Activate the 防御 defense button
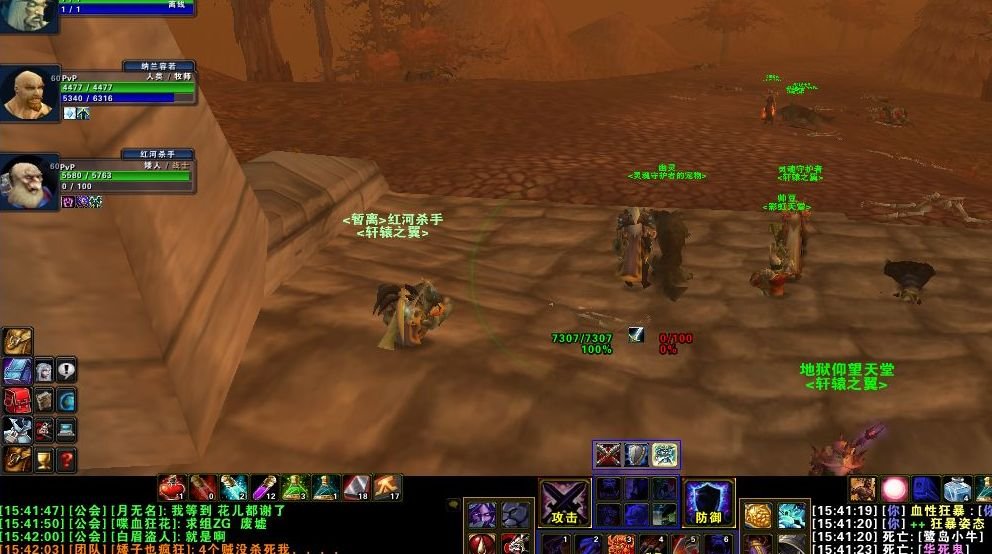 [709, 501]
